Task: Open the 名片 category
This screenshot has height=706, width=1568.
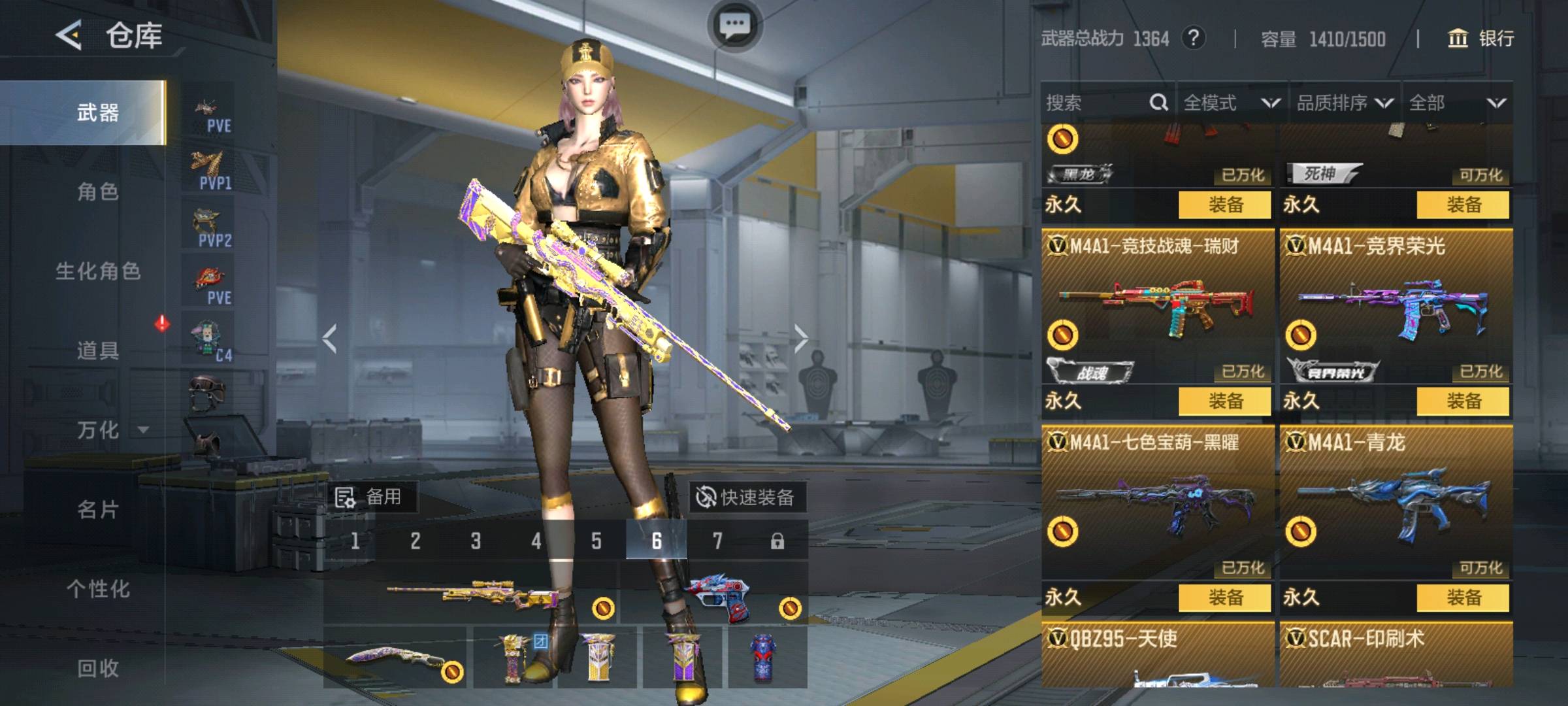Action: tap(98, 509)
